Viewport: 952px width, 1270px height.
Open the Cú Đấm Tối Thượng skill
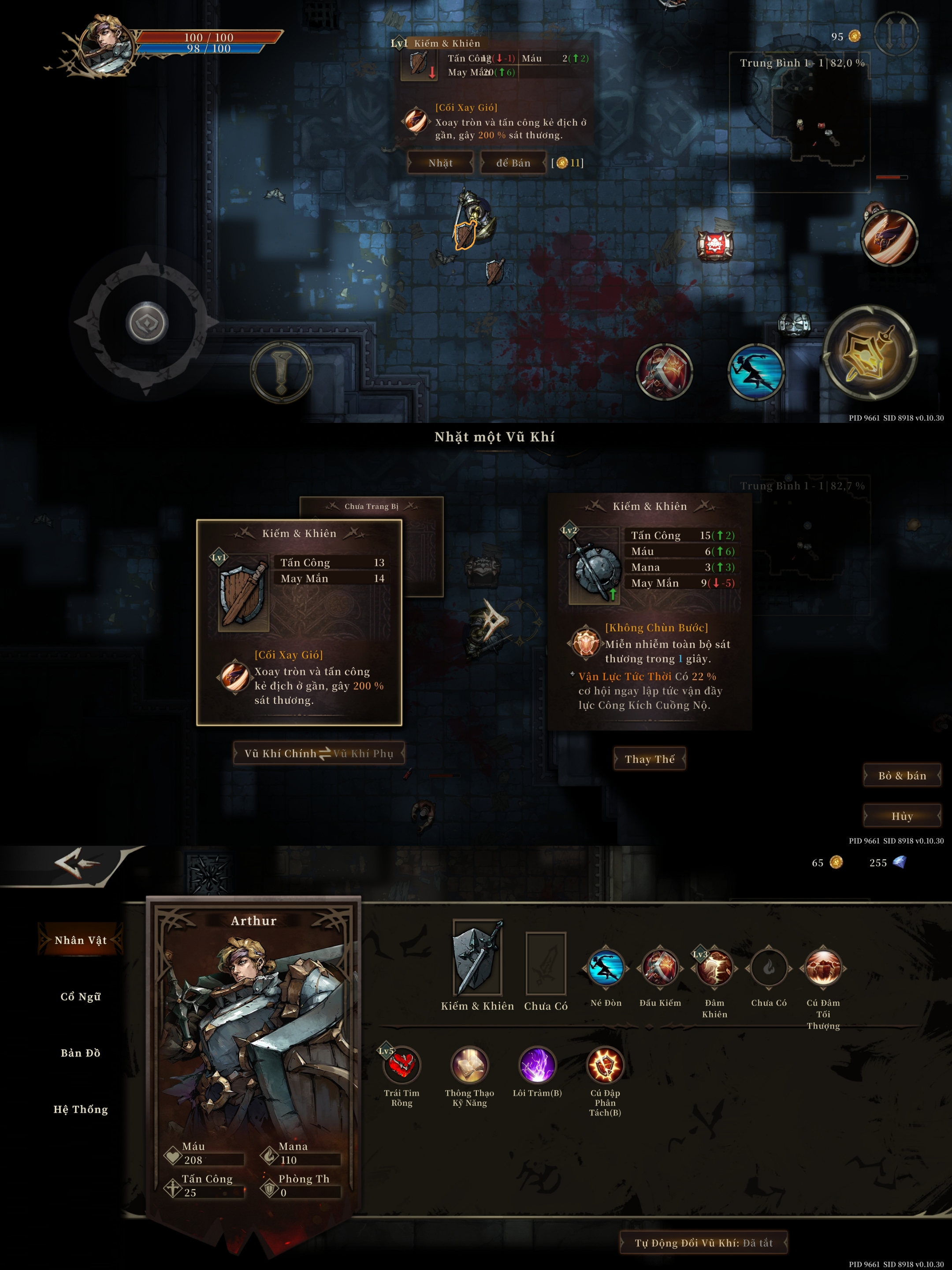[823, 968]
